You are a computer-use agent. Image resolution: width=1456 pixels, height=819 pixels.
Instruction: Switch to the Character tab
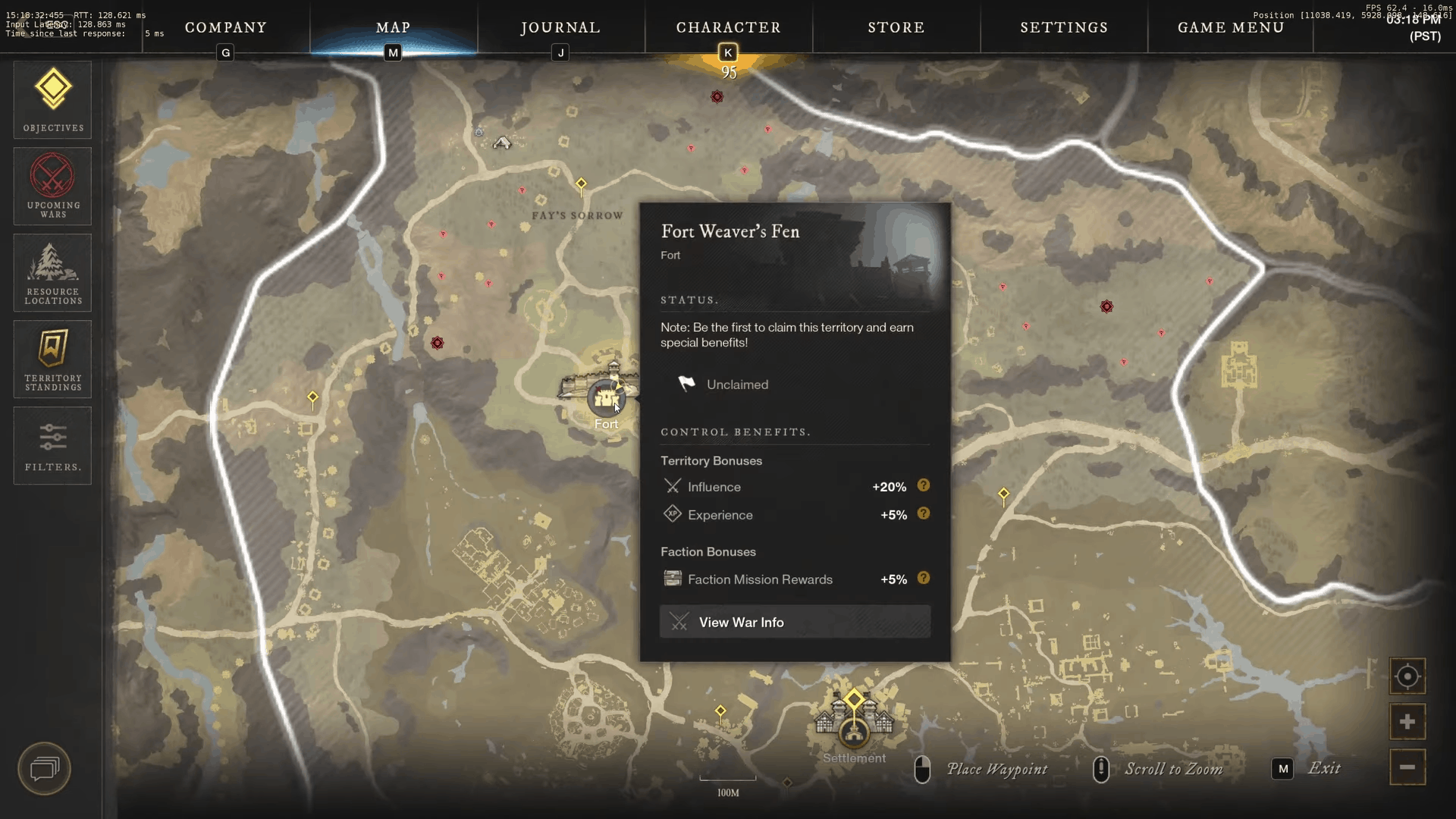[728, 27]
